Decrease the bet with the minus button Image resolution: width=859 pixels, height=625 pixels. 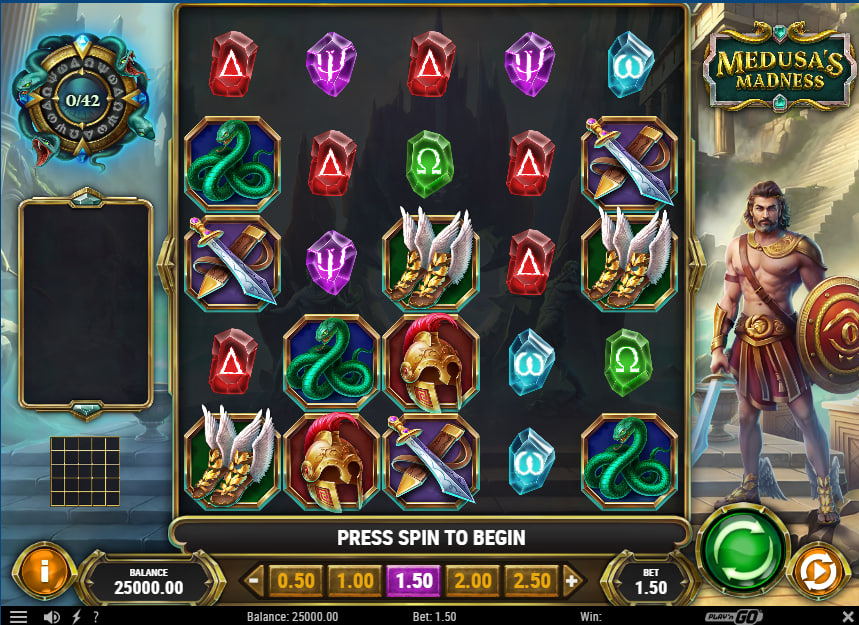(254, 580)
